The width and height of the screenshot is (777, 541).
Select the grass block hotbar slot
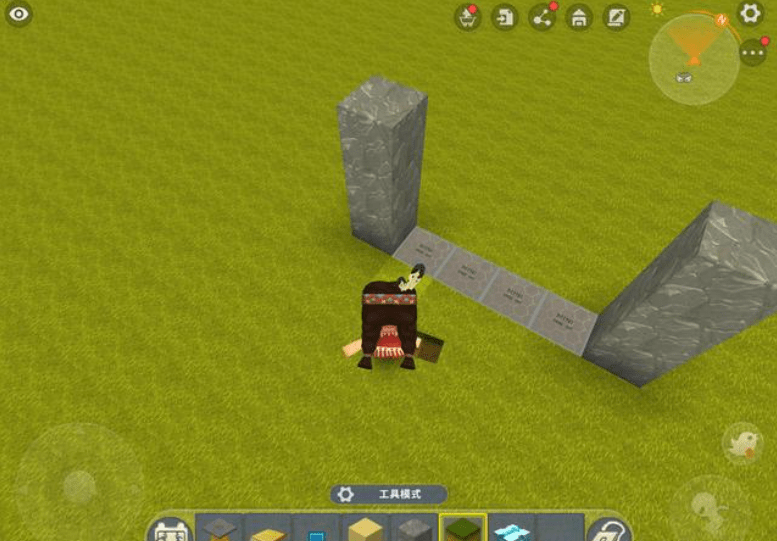(x=463, y=529)
